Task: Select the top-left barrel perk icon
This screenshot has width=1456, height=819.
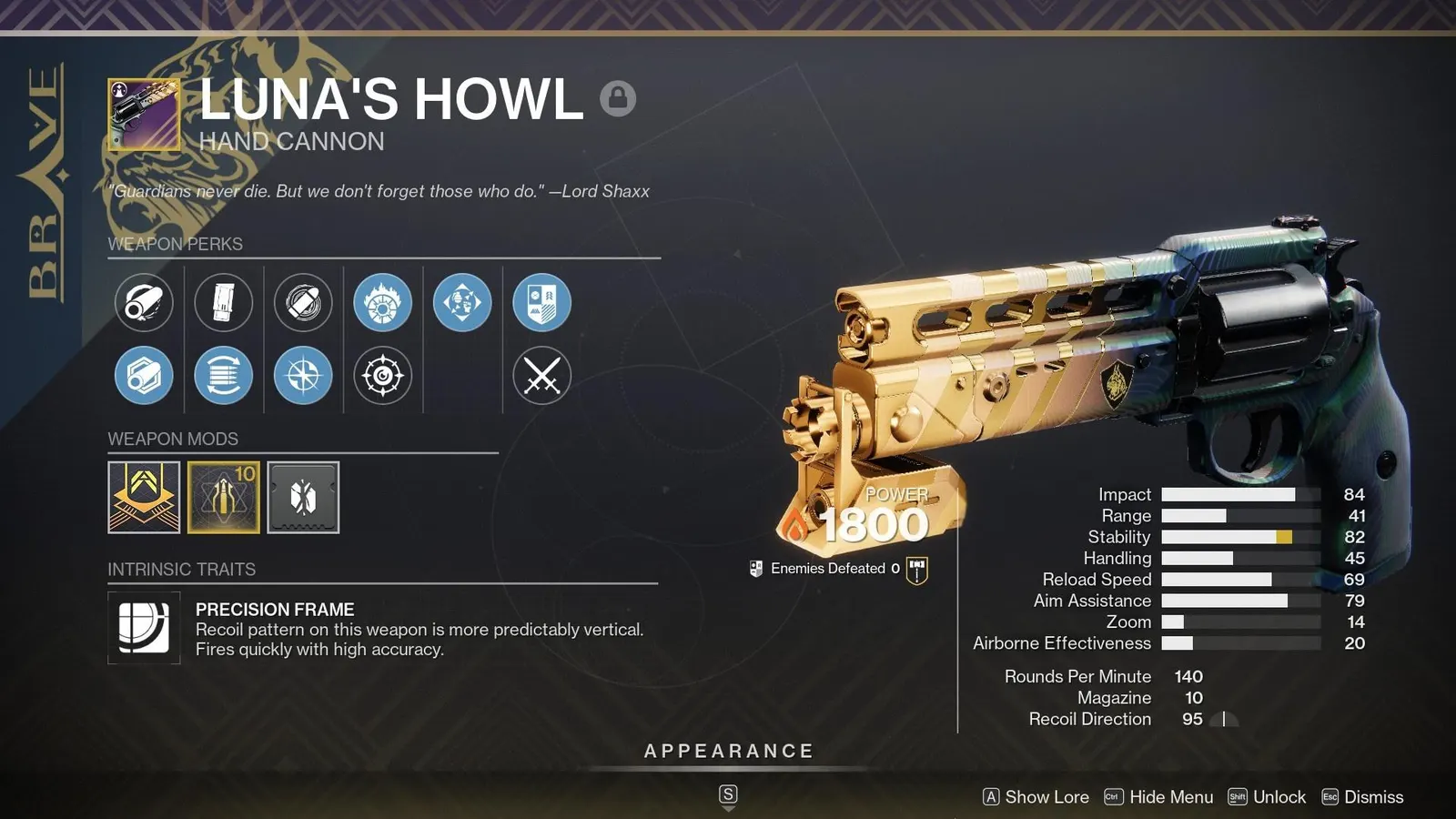Action: coord(144,304)
